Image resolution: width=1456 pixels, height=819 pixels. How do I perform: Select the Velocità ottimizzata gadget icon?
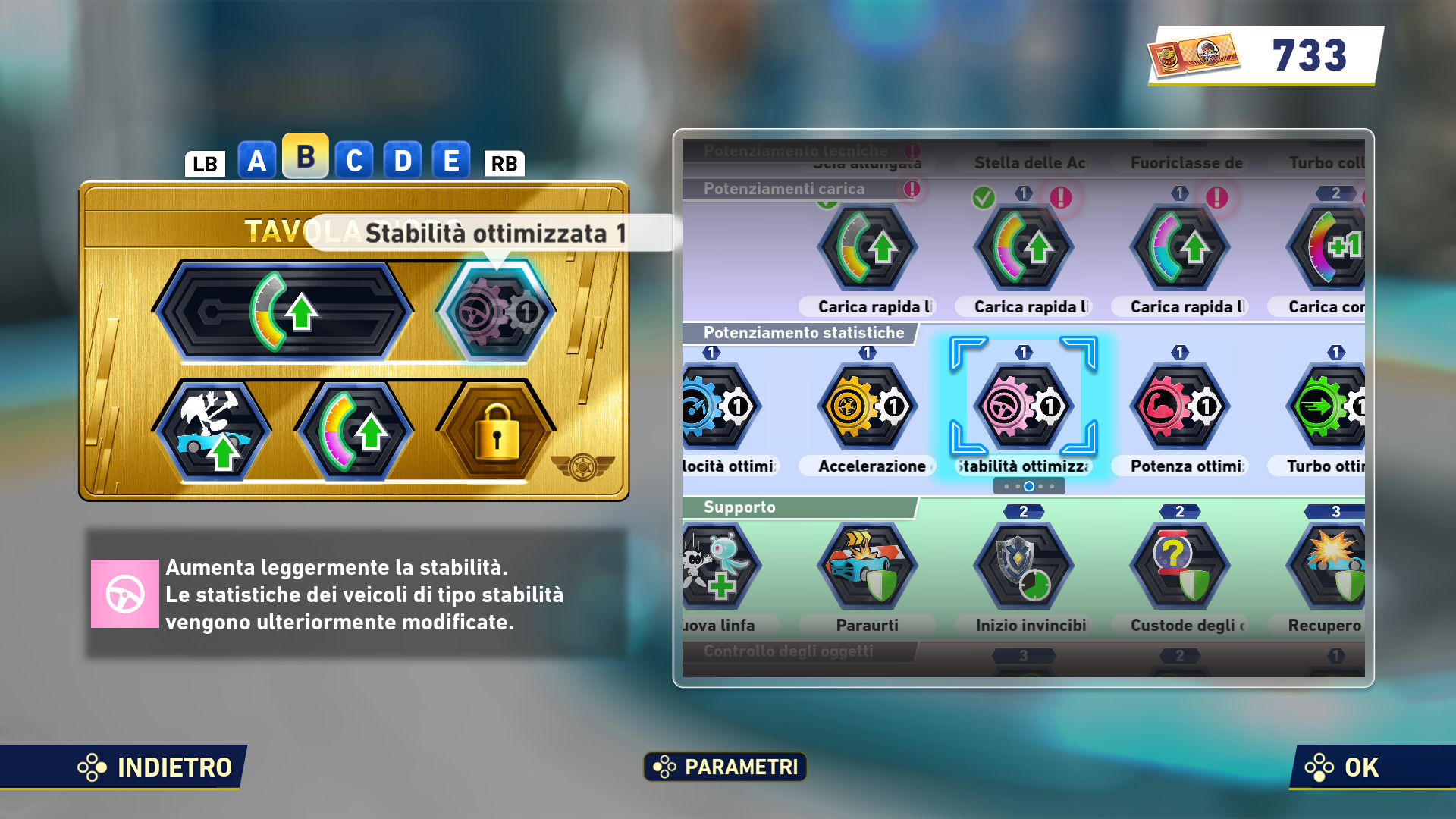[717, 406]
